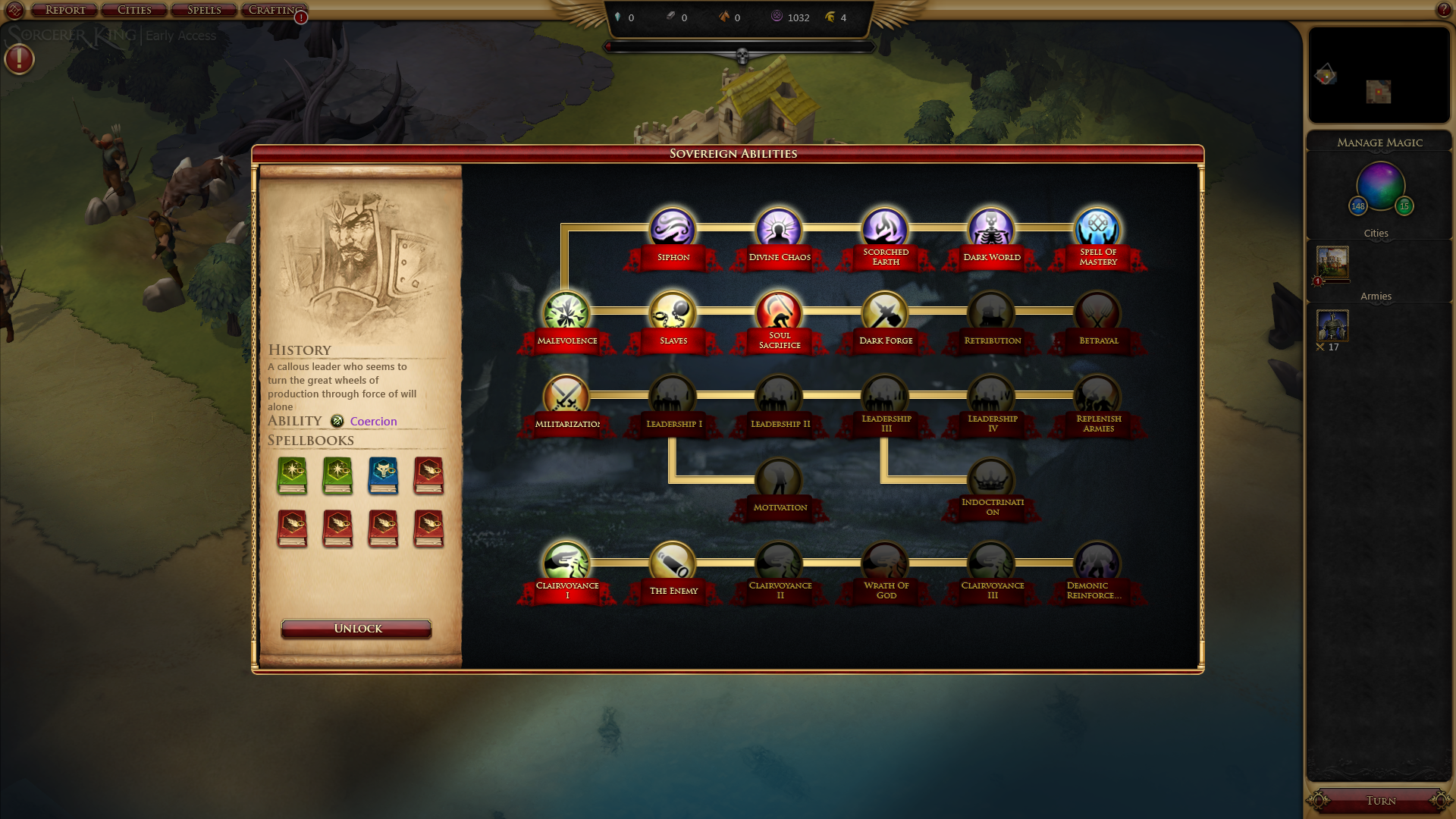
Task: End the turn with Turn button
Action: [x=1380, y=801]
